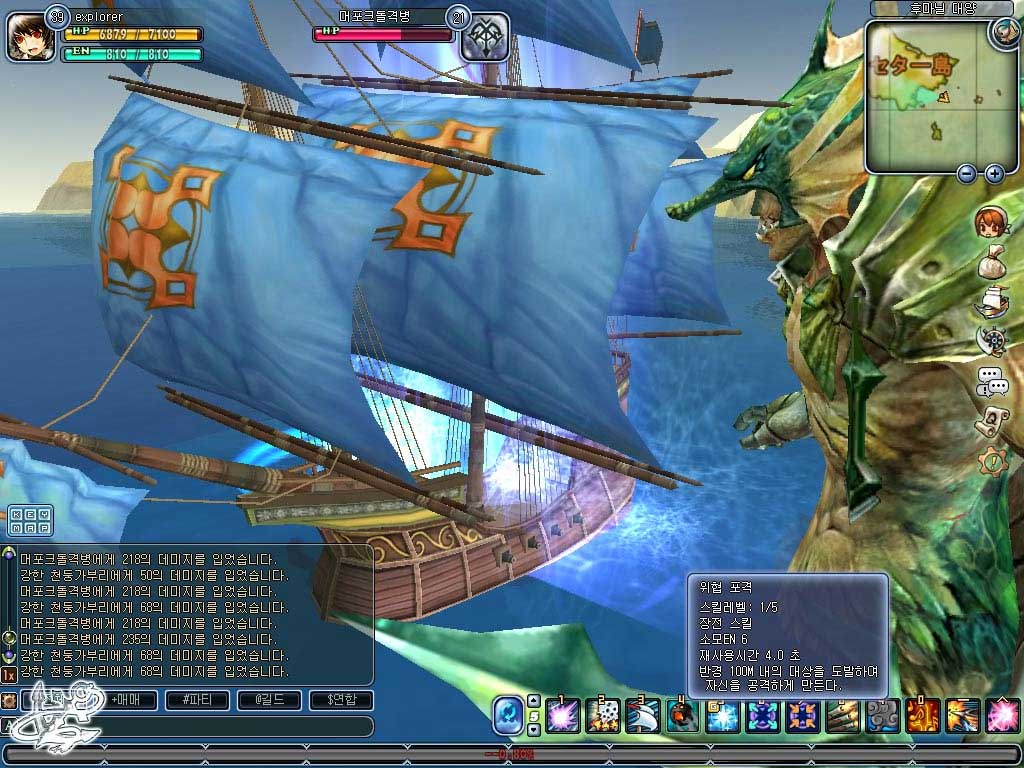Open the sailing ship menu icon
Image resolution: width=1024 pixels, height=768 pixels.
pos(991,299)
